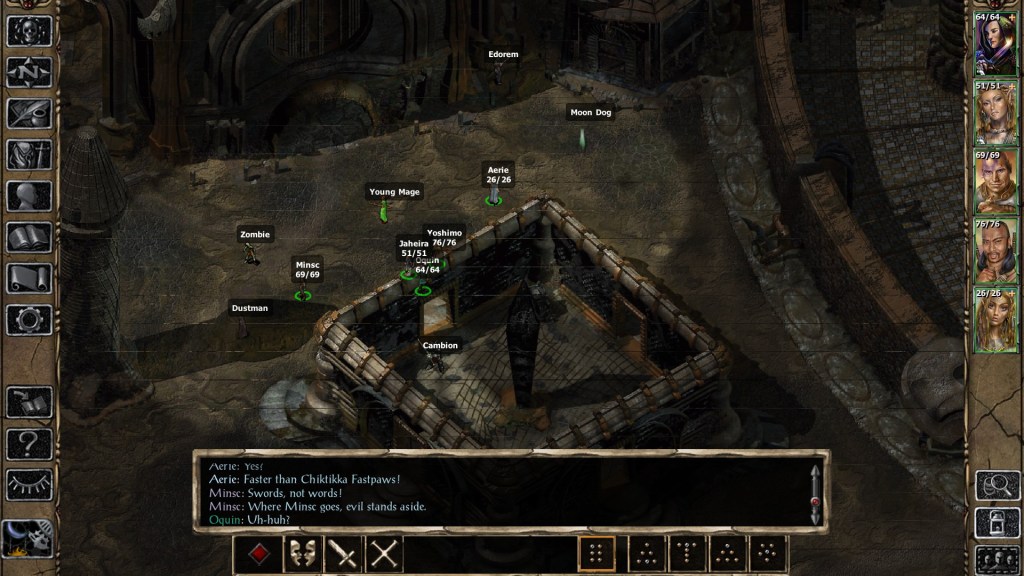Viewport: 1024px width, 576px height.
Task: Select Oquin's portrait showing 64/64
Action: (995, 44)
